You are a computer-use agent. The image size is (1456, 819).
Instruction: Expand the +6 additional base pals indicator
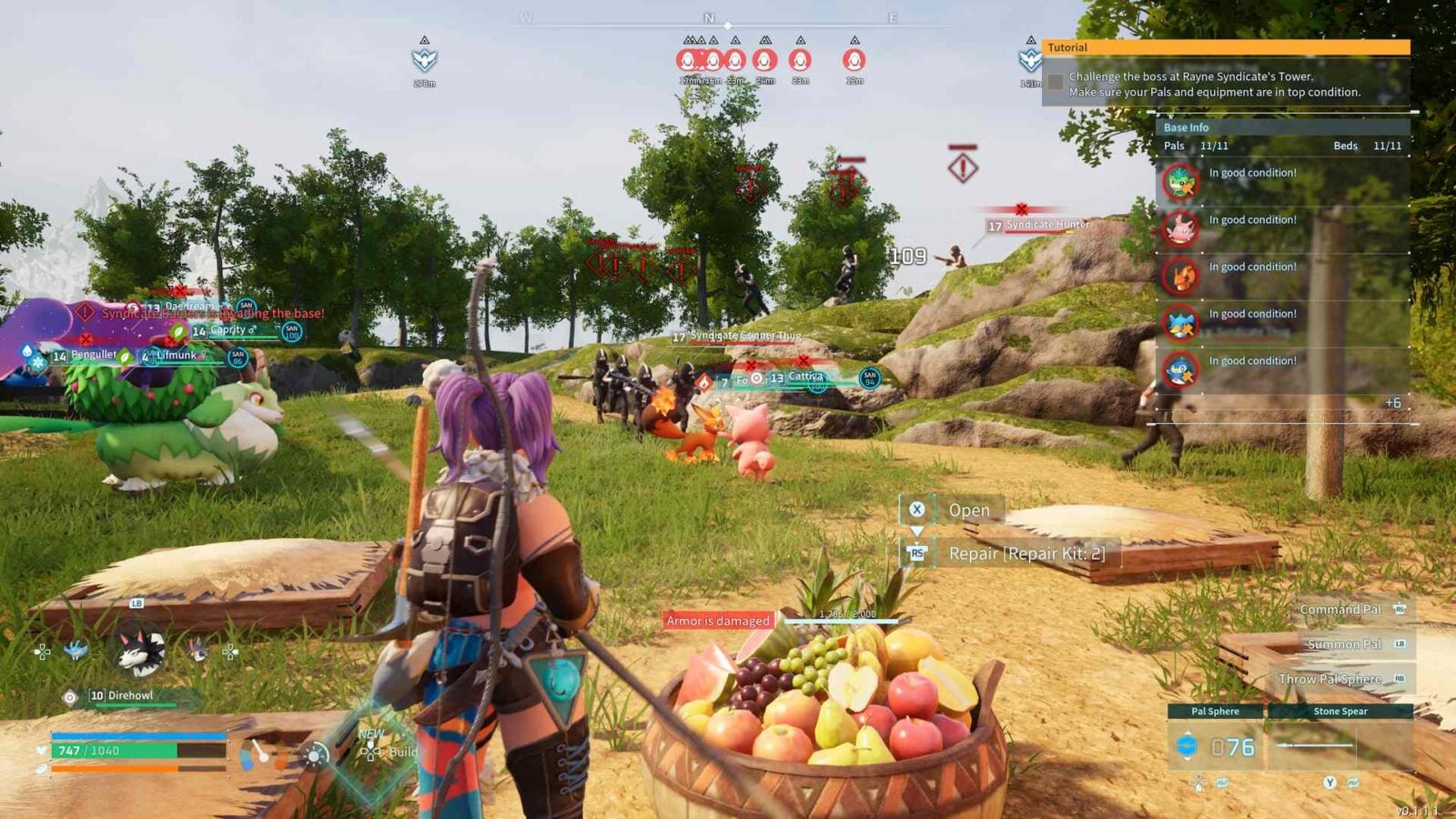pyautogui.click(x=1392, y=402)
